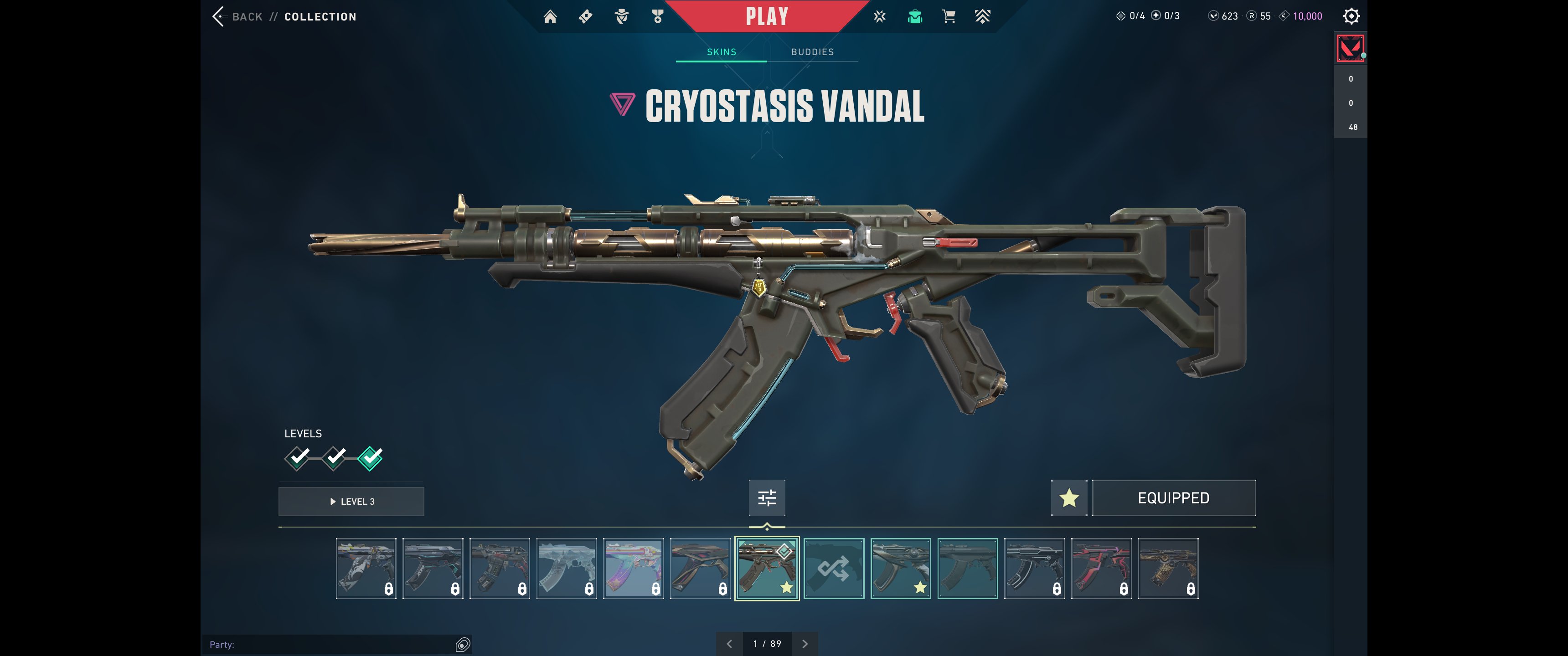
Task: Open the skin filter sliders button
Action: click(x=767, y=498)
